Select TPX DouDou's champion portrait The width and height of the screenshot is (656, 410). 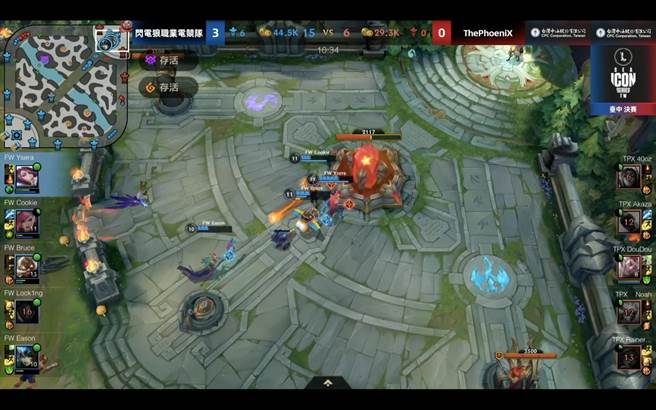tap(627, 267)
